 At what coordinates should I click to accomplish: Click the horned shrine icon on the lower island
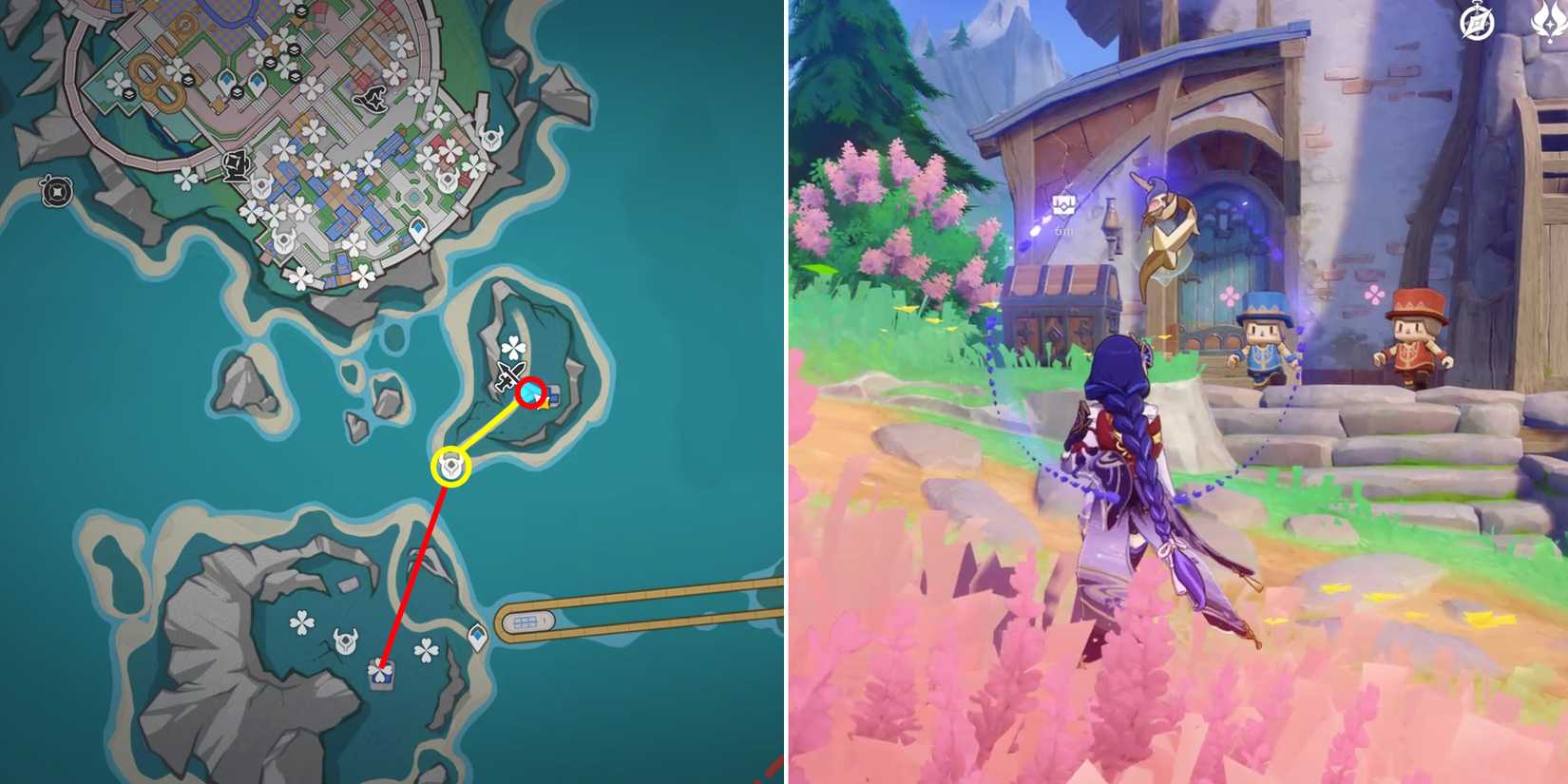[x=345, y=639]
